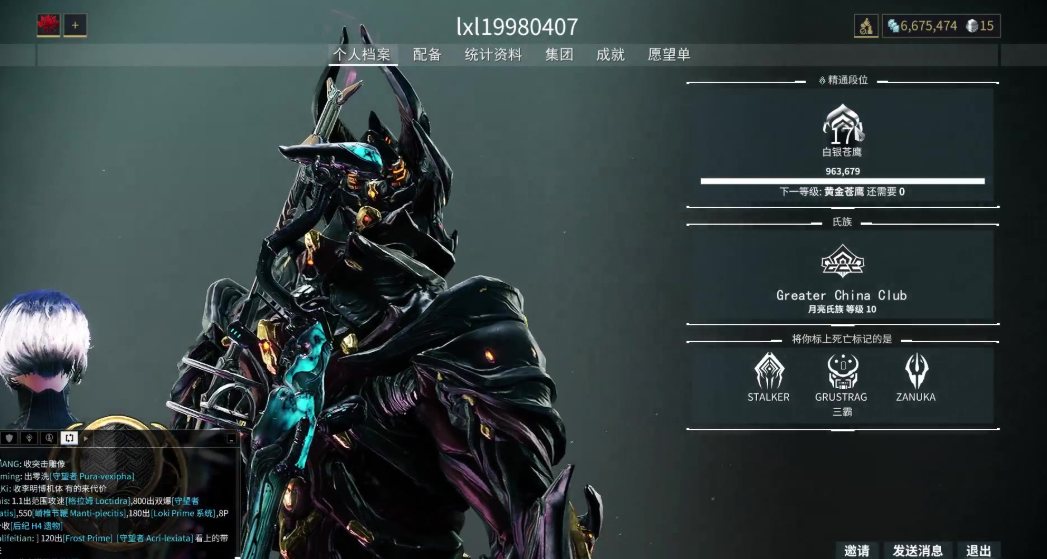Click the 邀请 button
The height and width of the screenshot is (559, 1047).
pos(857,550)
